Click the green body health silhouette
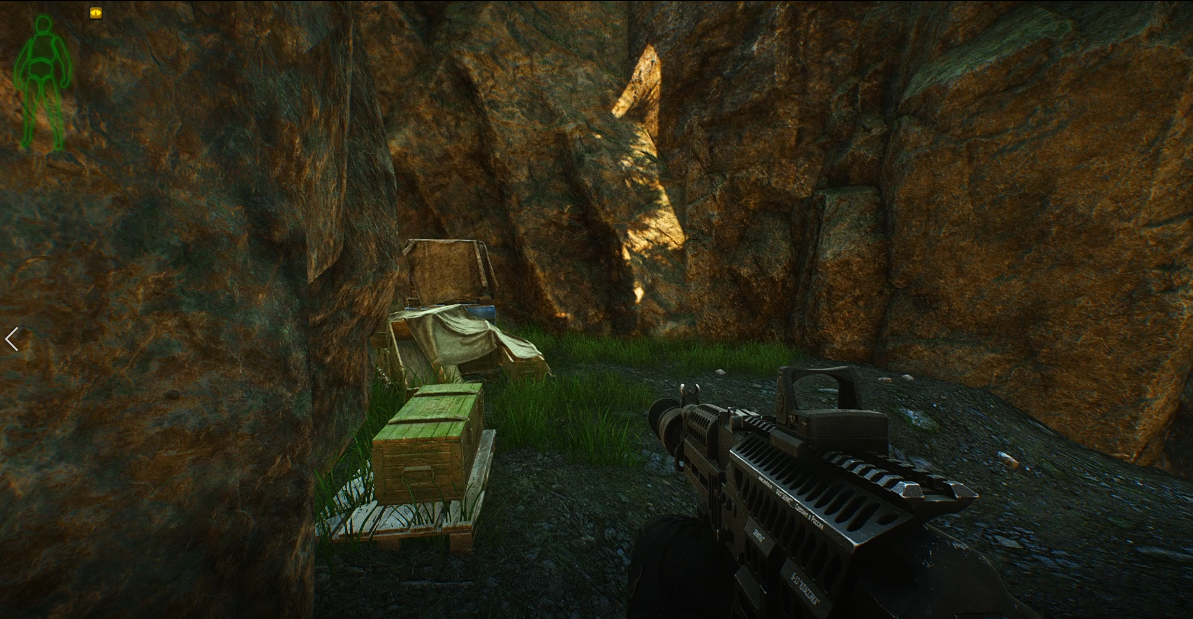 (x=42, y=82)
